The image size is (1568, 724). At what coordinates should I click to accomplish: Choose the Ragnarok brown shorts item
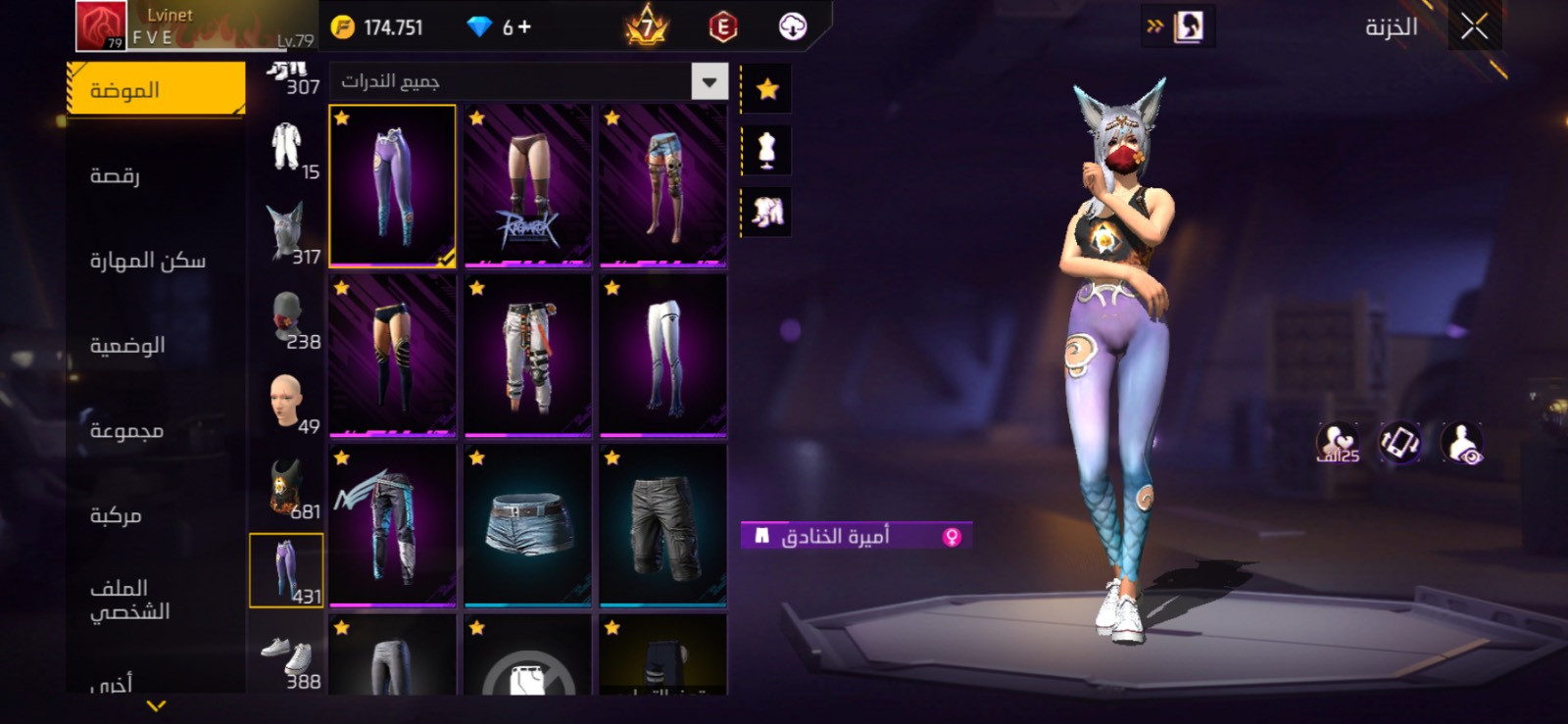(x=527, y=185)
